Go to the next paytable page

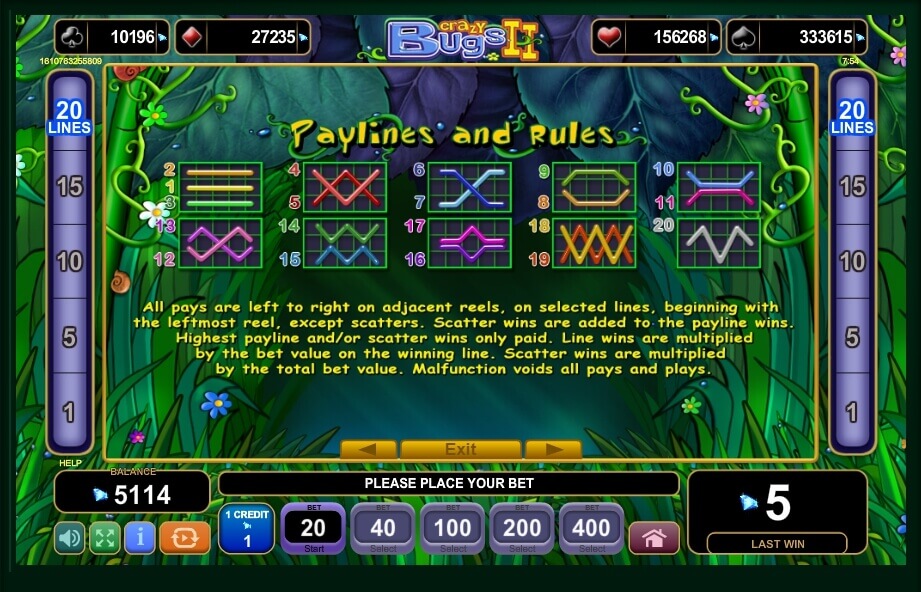(553, 449)
